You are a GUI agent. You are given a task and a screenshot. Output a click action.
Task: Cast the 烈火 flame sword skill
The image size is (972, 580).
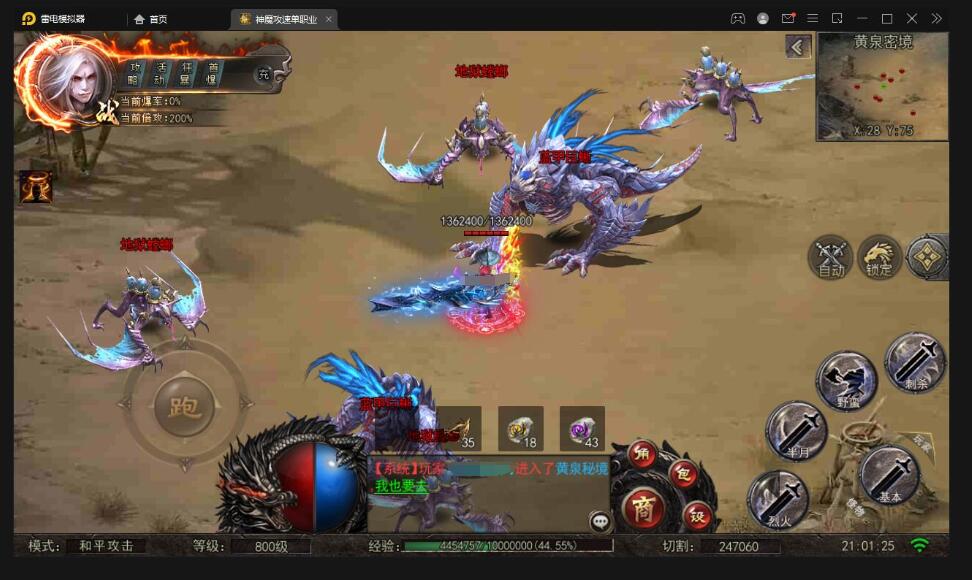click(778, 499)
